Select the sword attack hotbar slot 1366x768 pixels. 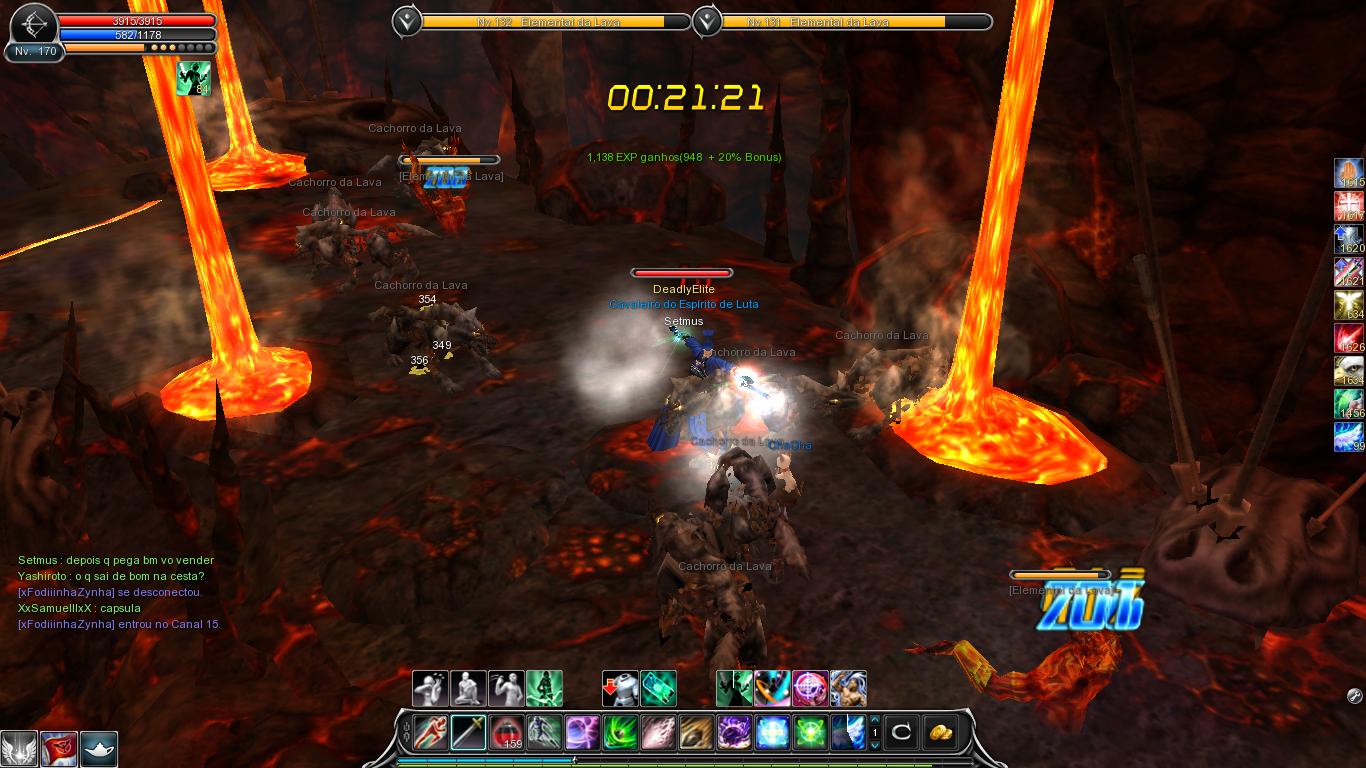coord(468,732)
